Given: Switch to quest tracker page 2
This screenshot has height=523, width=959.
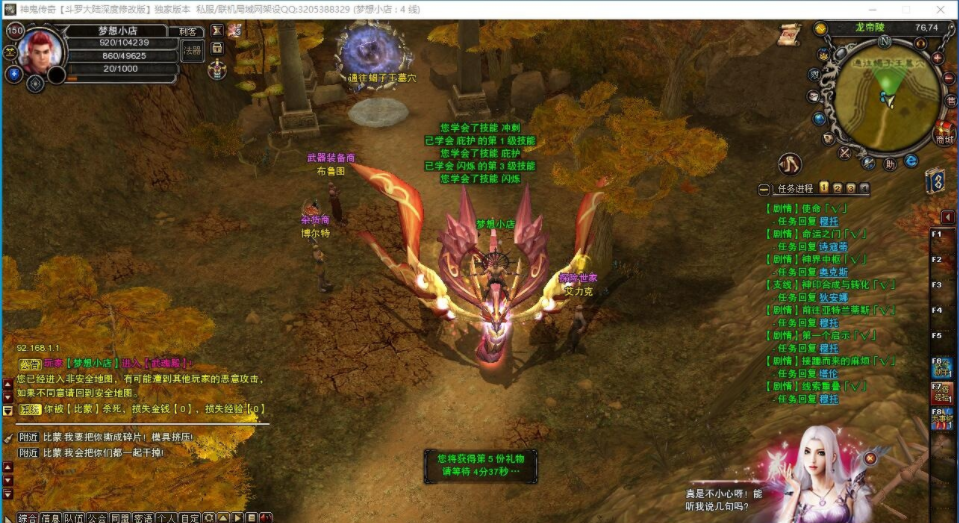Looking at the screenshot, I should tap(837, 188).
